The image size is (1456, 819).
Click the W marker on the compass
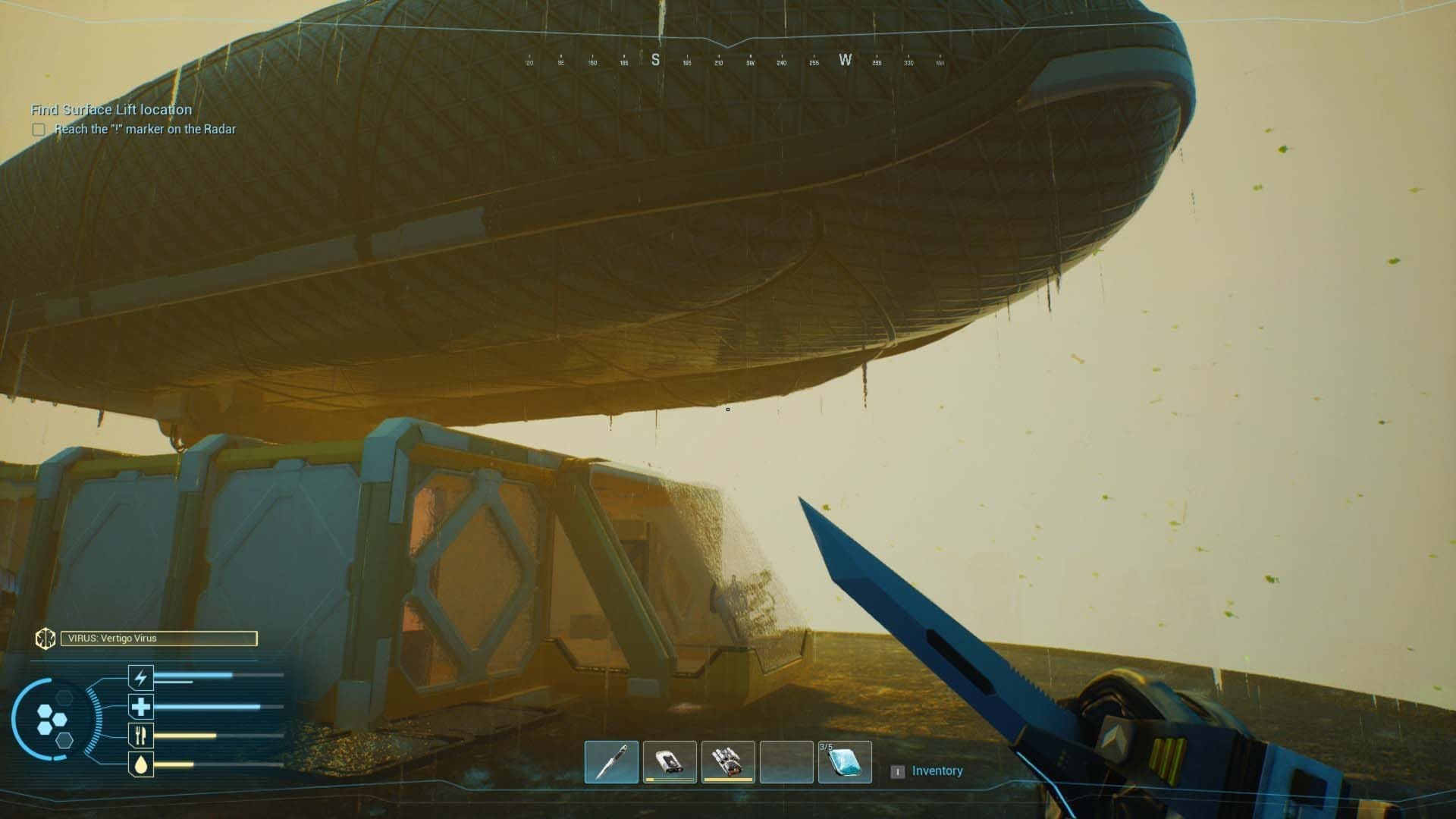845,59
